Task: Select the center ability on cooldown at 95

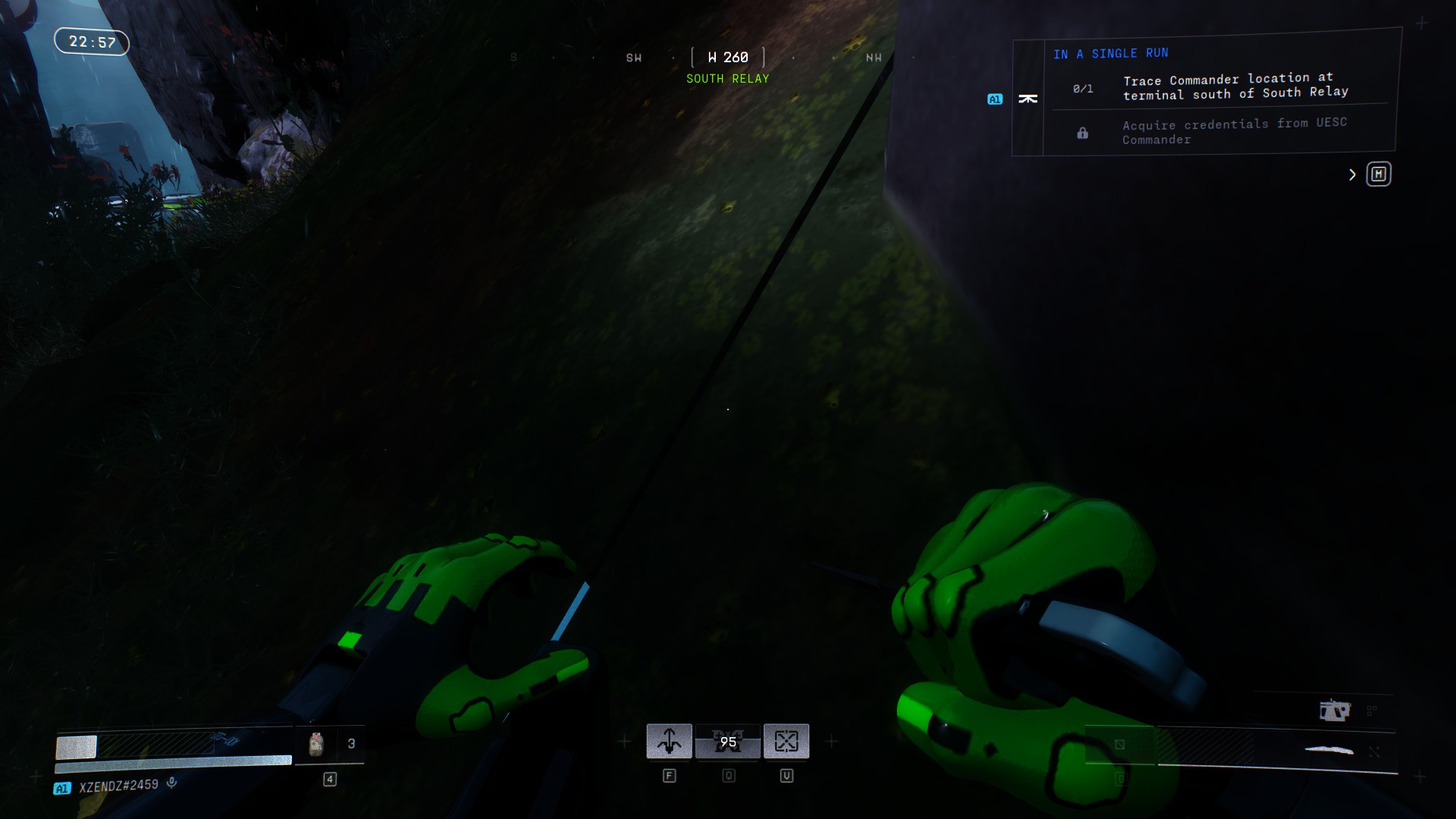Action: [728, 741]
